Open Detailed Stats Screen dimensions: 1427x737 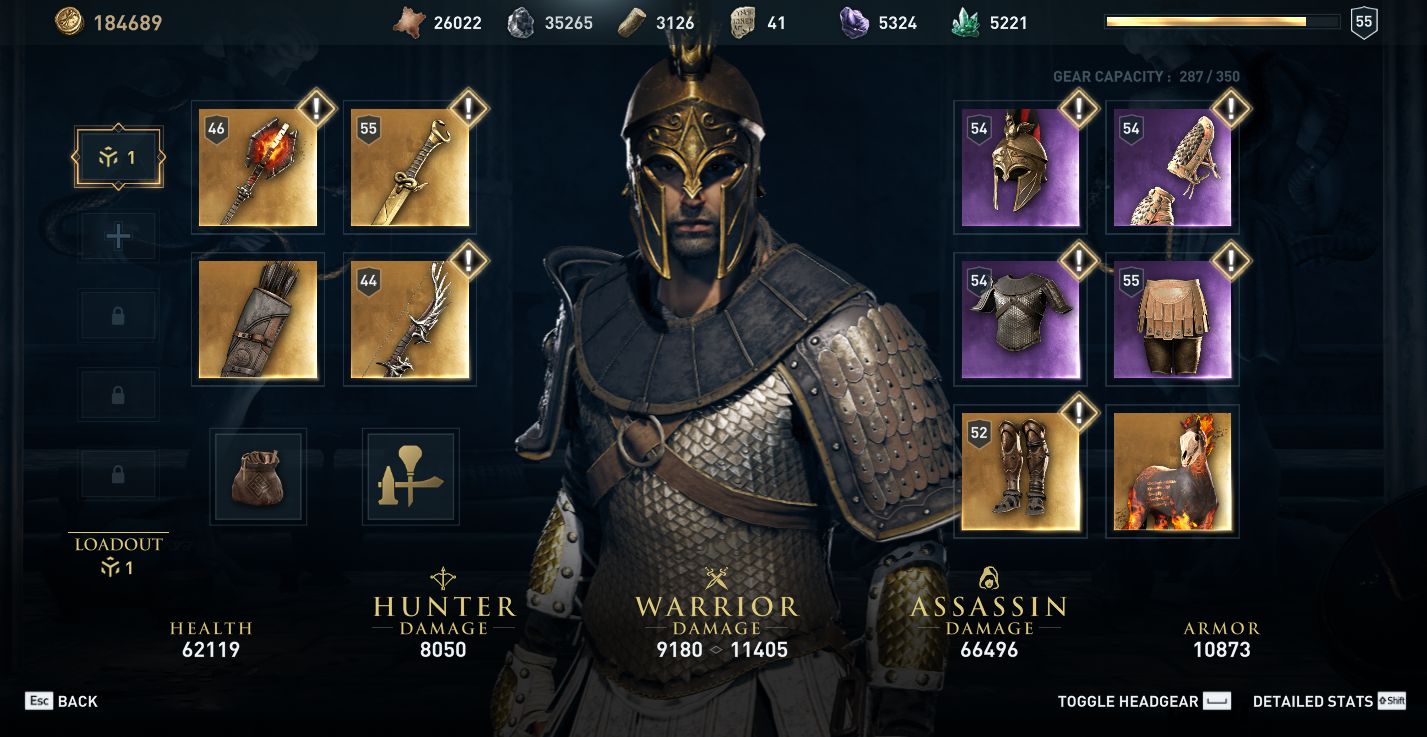(x=1330, y=701)
